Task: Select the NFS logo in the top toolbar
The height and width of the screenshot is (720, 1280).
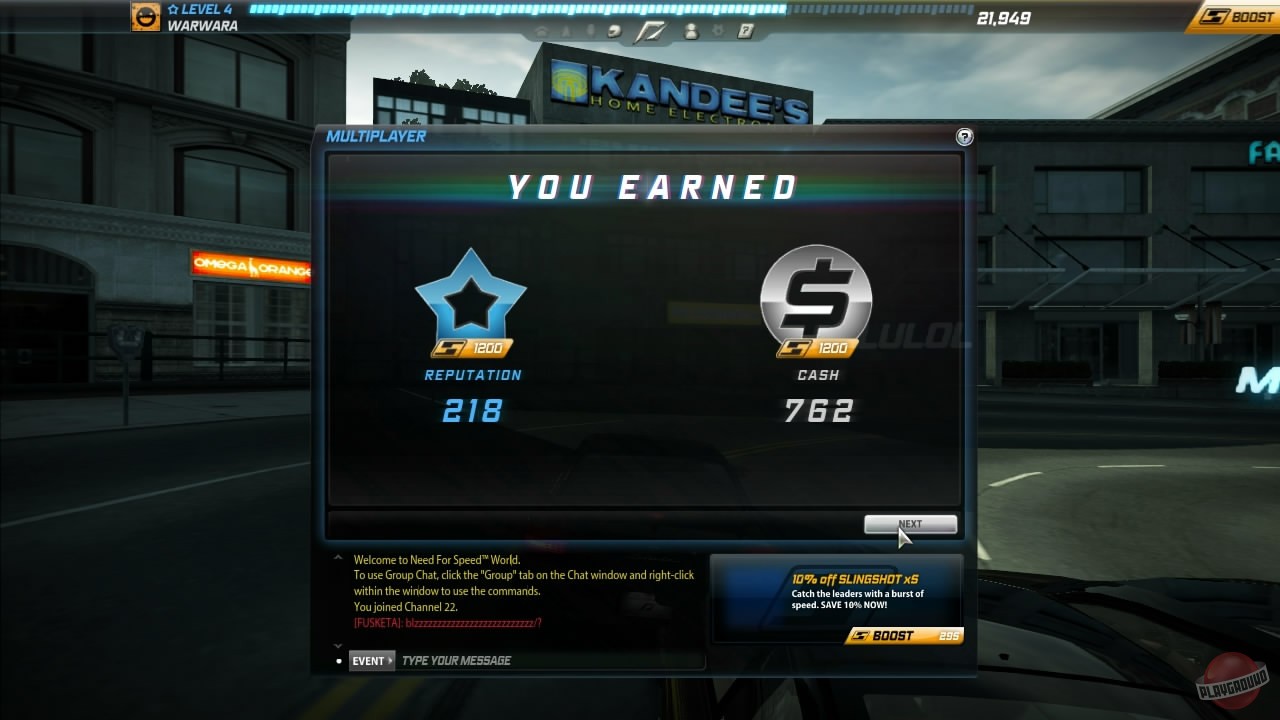Action: 650,31
